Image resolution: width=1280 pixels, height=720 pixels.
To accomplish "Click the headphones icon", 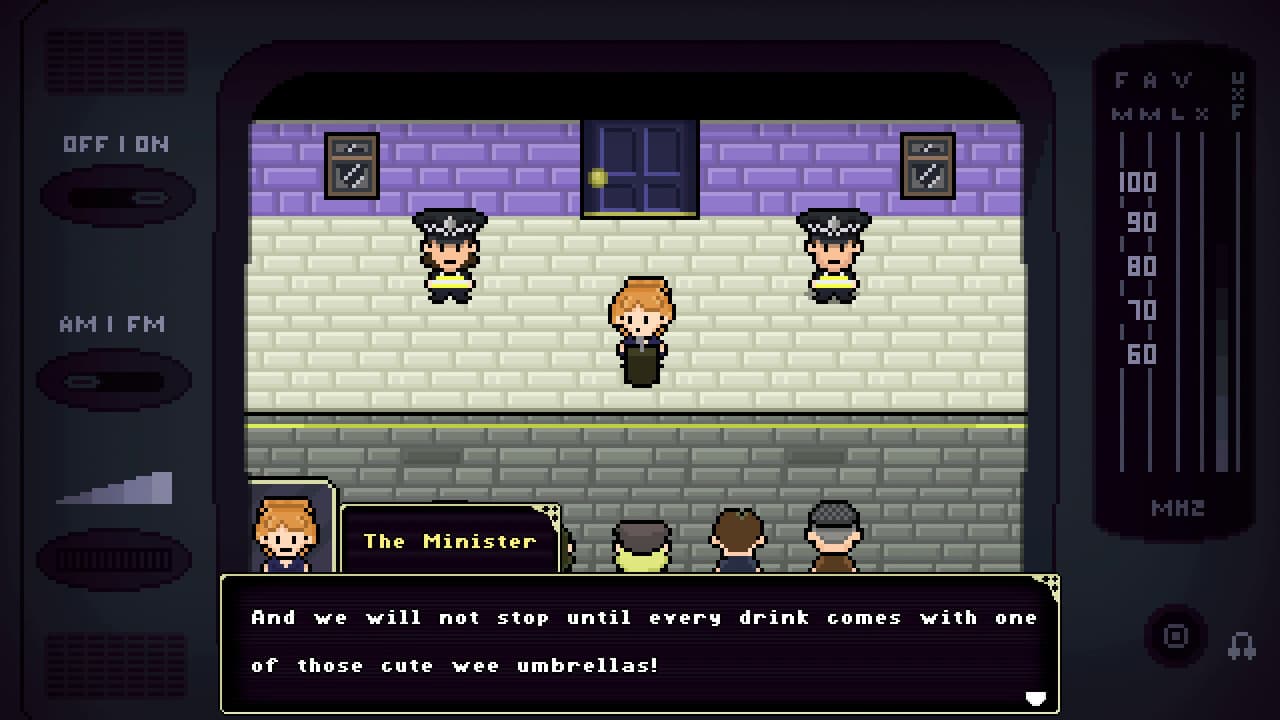I will (1242, 645).
